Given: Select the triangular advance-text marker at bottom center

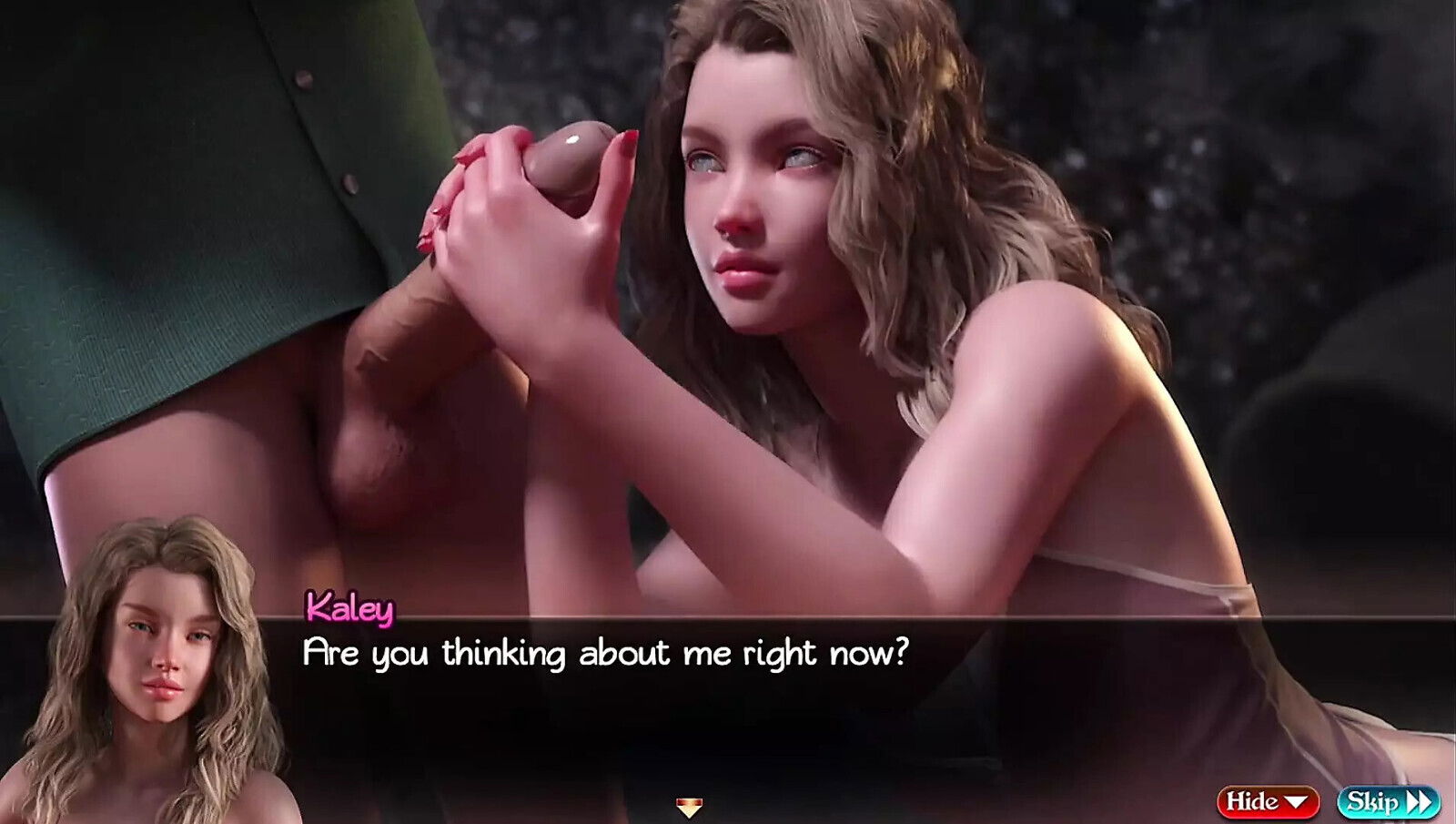Looking at the screenshot, I should pos(692,807).
